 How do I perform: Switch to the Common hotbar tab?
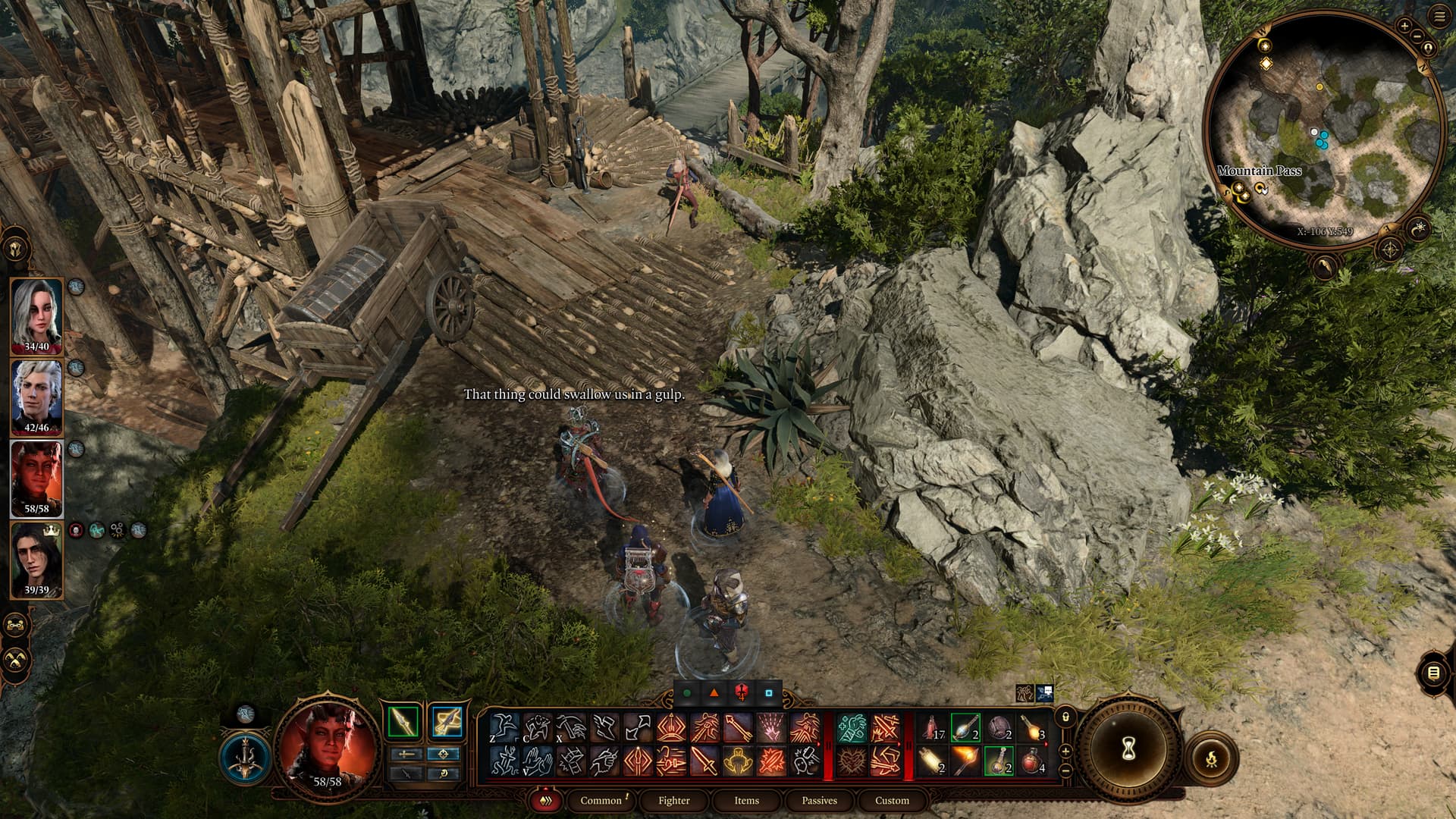[x=601, y=800]
